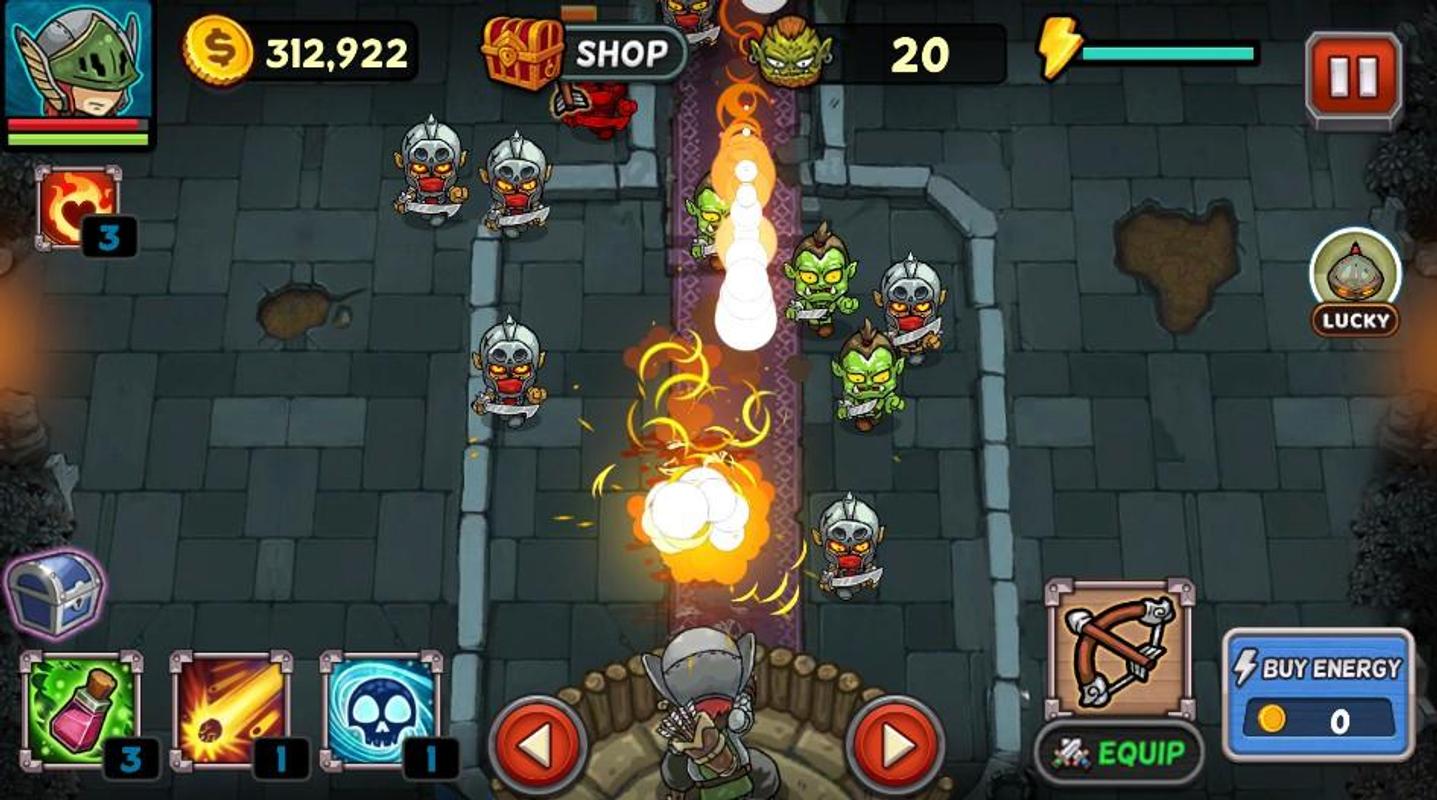Open the Equip menu

pyautogui.click(x=1119, y=753)
